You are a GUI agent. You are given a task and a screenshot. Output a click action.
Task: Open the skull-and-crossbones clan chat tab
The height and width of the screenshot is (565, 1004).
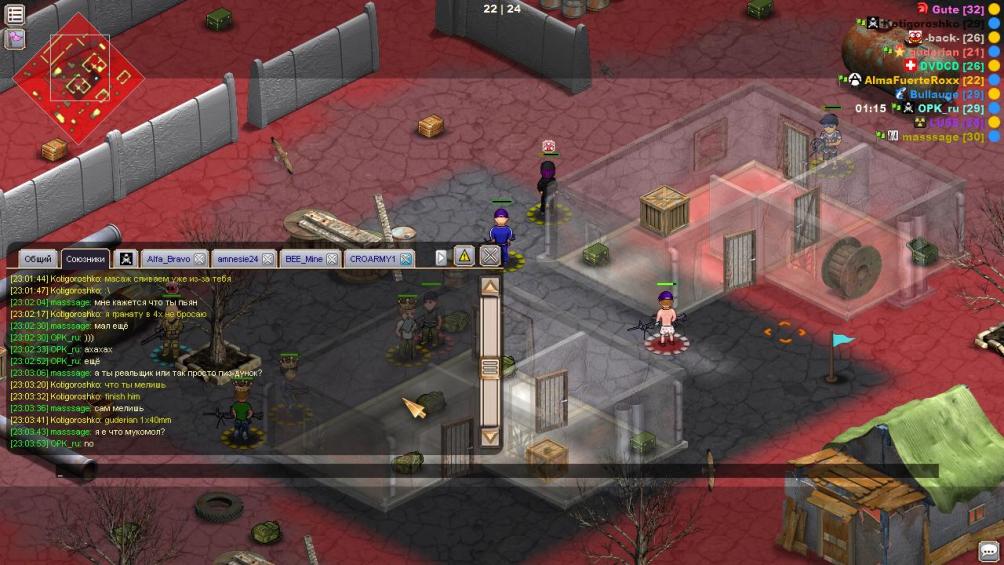pos(127,259)
